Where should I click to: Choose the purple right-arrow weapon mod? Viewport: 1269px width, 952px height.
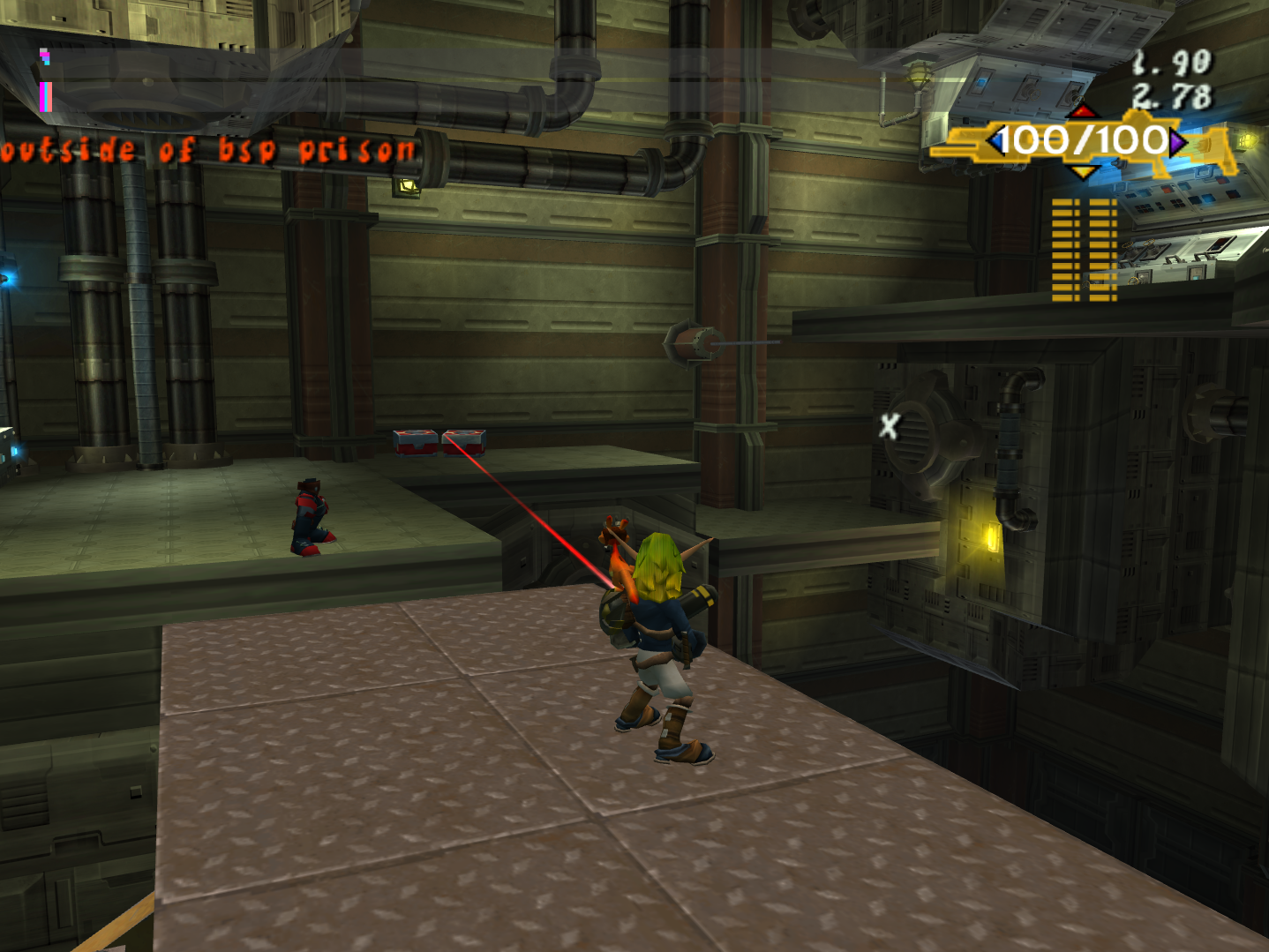(x=1177, y=142)
